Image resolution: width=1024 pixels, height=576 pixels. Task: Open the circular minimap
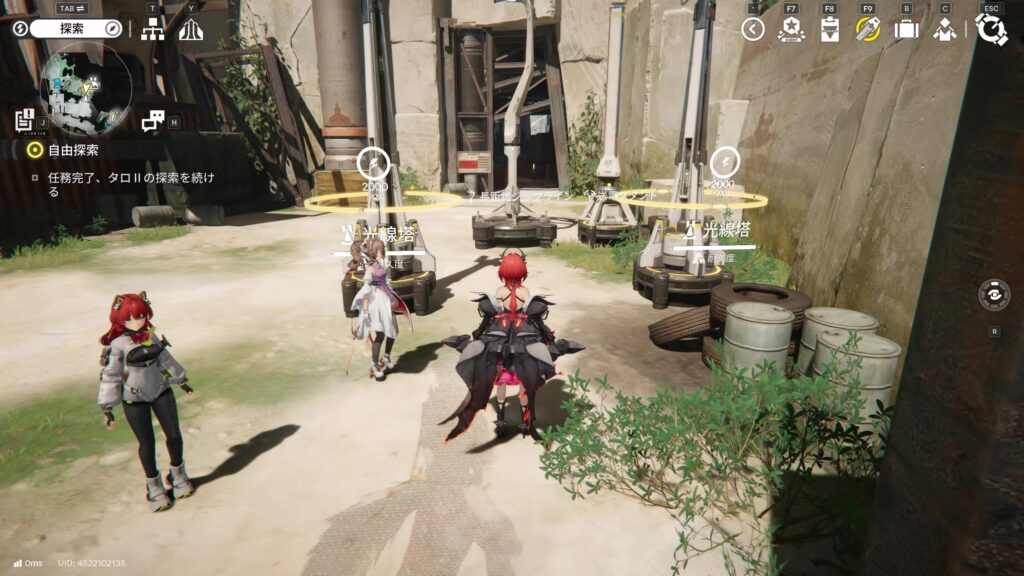pos(85,86)
